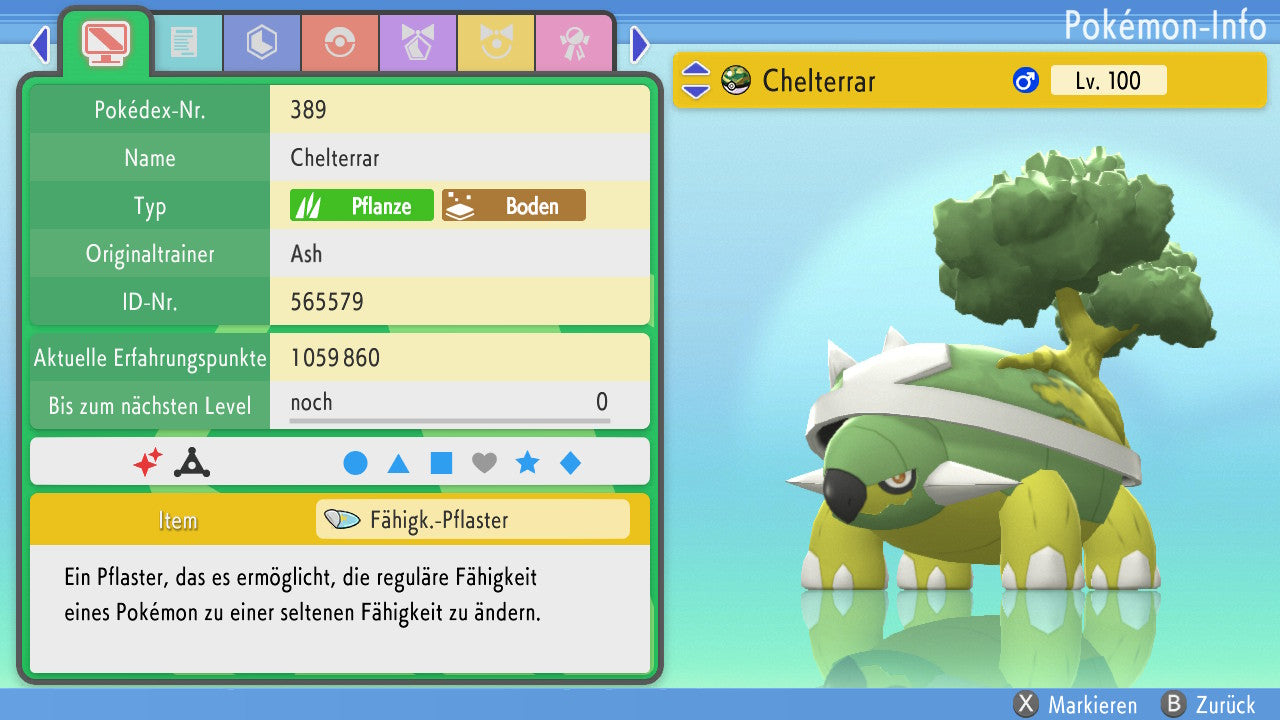The image size is (1280, 720).
Task: Switch Pokémon with arrows beside Chelterrar's name
Action: tap(696, 80)
